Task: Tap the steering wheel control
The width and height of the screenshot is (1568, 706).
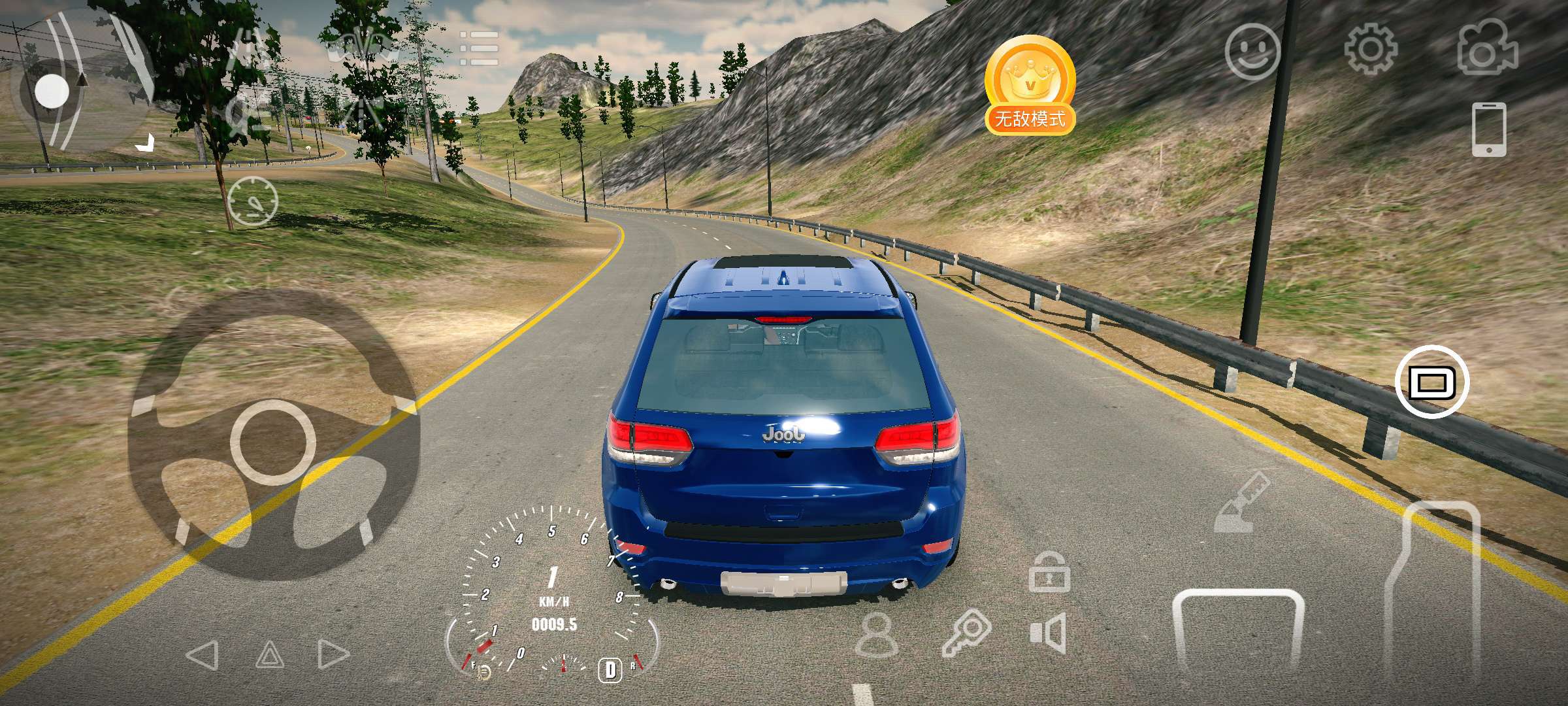Action: [x=274, y=435]
